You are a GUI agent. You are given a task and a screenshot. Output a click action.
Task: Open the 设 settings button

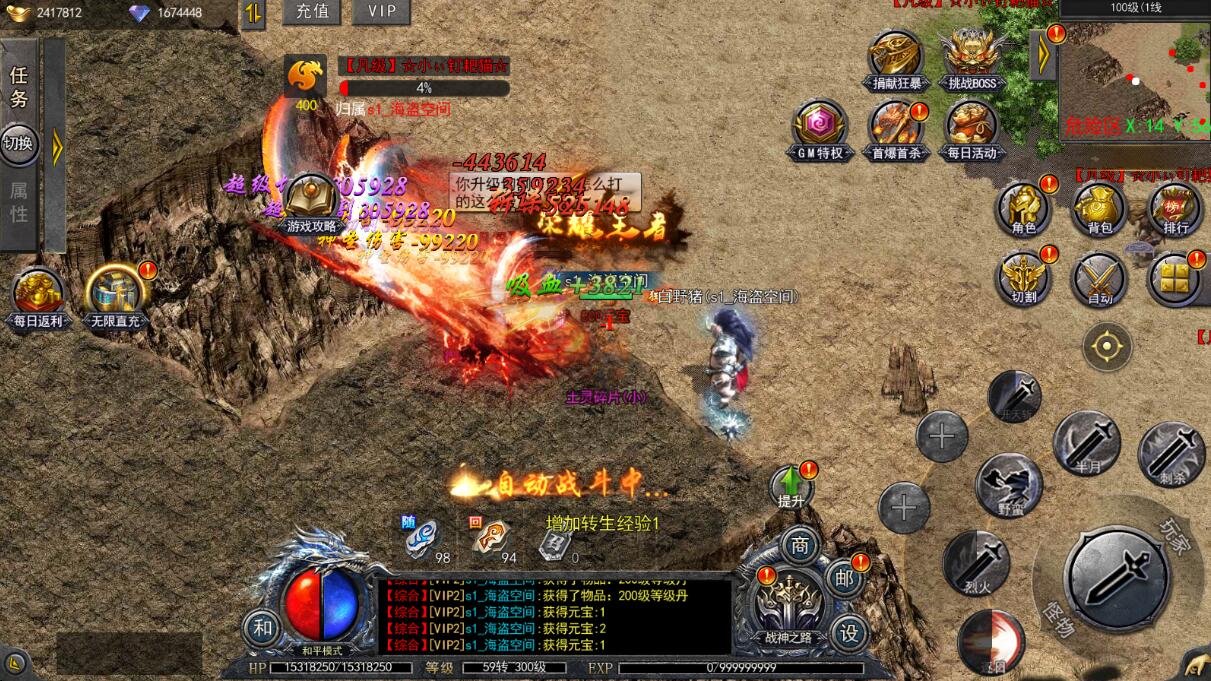pos(848,632)
